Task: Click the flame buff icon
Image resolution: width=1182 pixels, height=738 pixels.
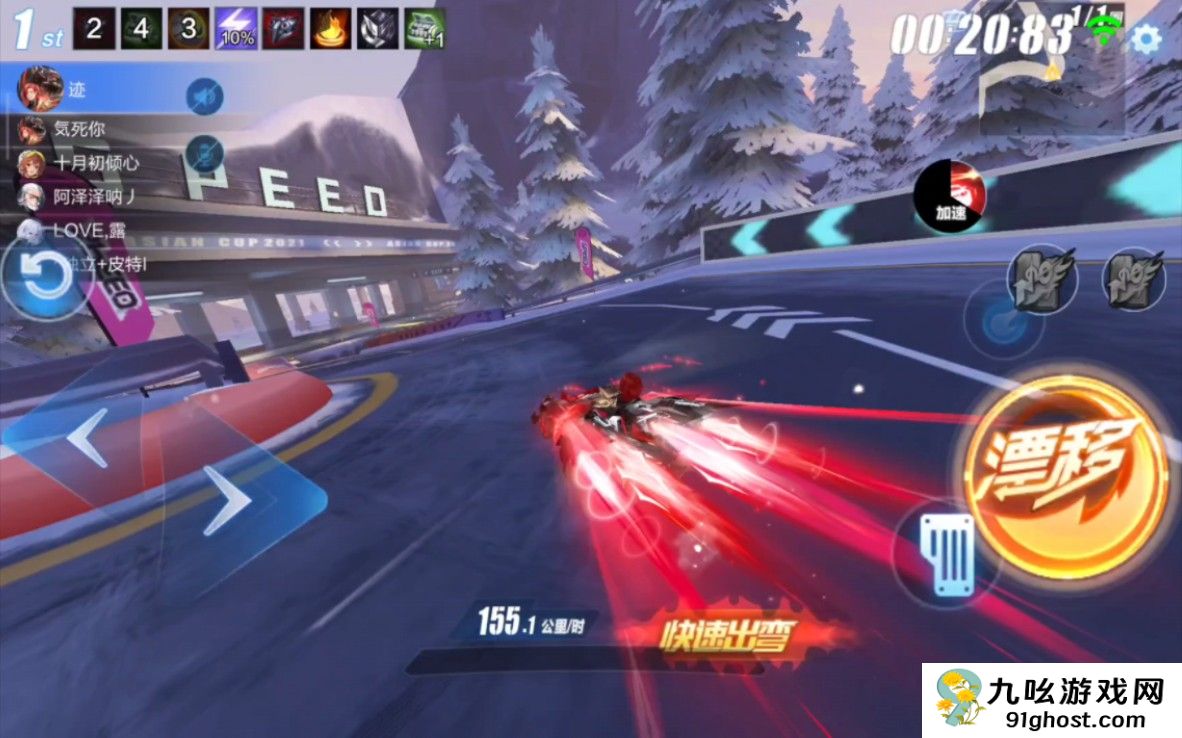Action: [329, 28]
